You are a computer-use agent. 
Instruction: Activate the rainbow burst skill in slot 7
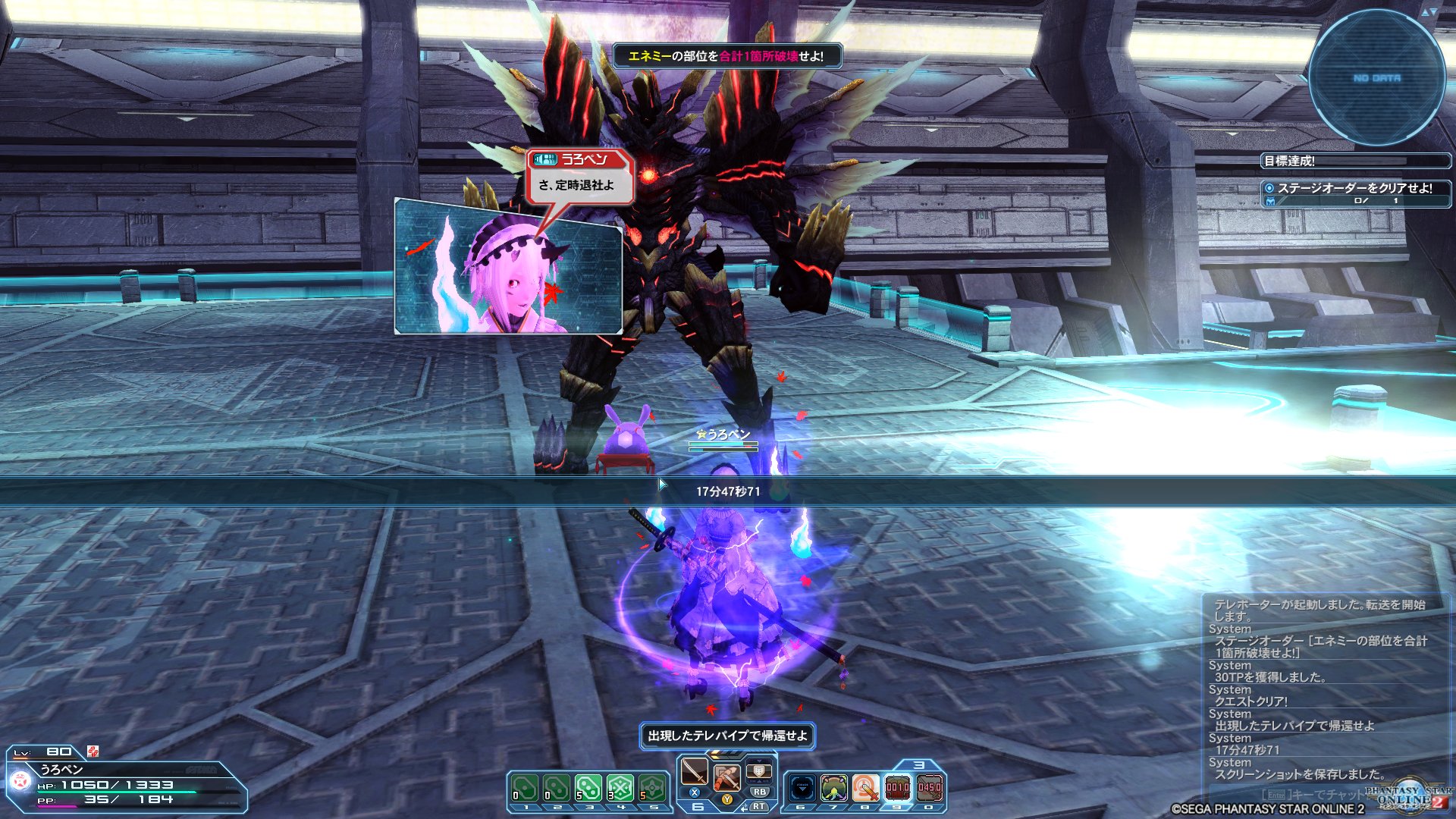[833, 789]
